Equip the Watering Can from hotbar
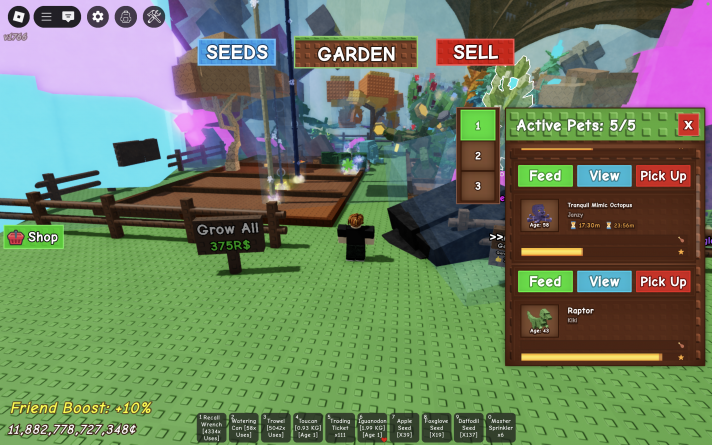The image size is (712, 445). [244, 427]
